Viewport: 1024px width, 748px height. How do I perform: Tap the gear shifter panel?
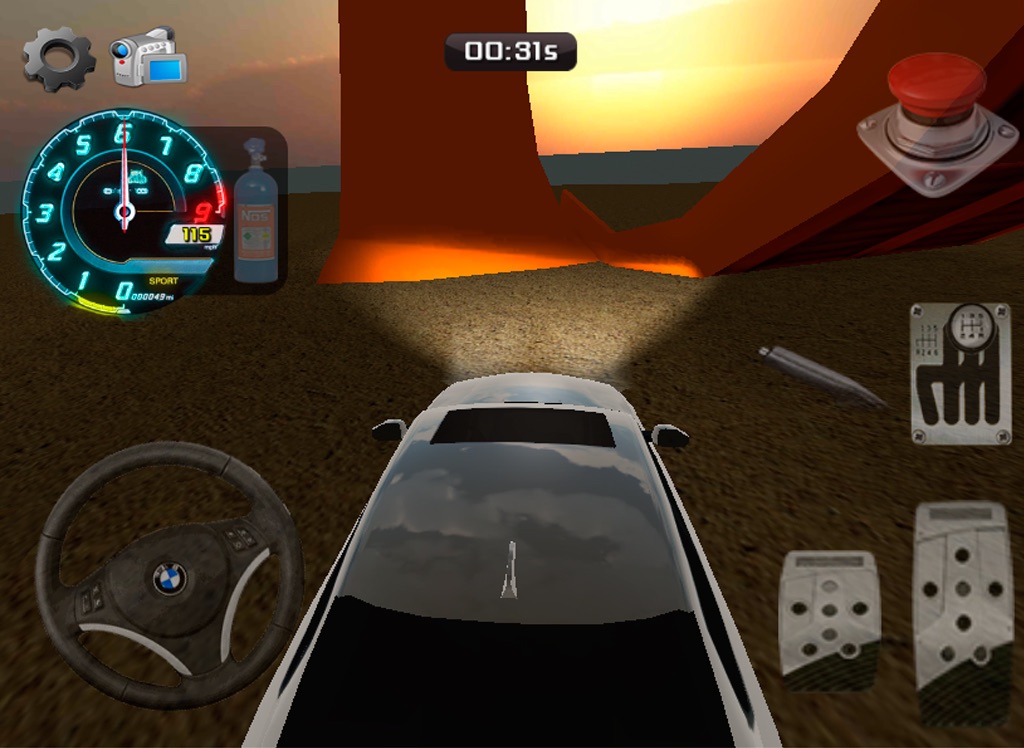coord(960,373)
